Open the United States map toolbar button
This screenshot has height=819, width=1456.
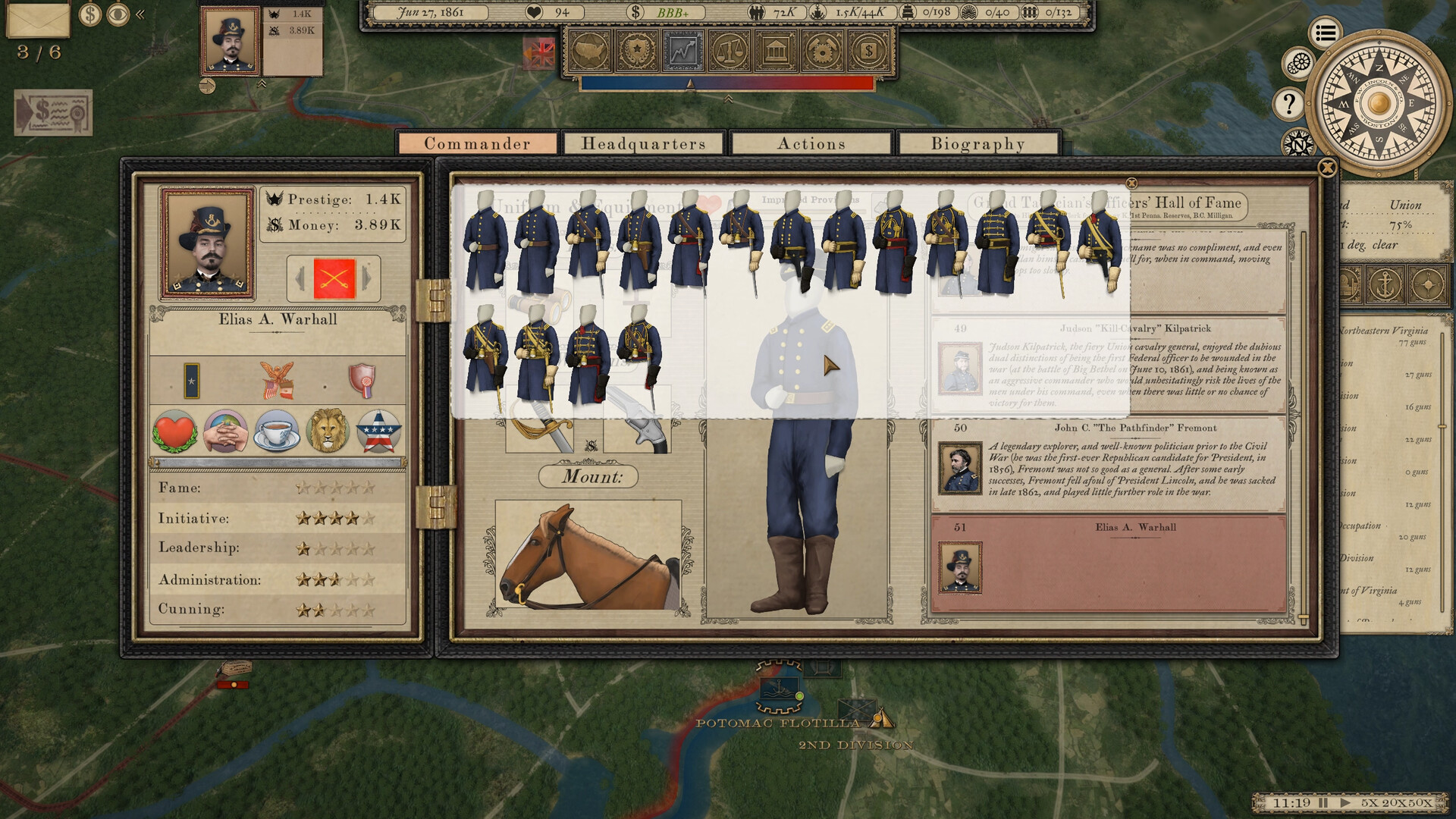[x=591, y=52]
